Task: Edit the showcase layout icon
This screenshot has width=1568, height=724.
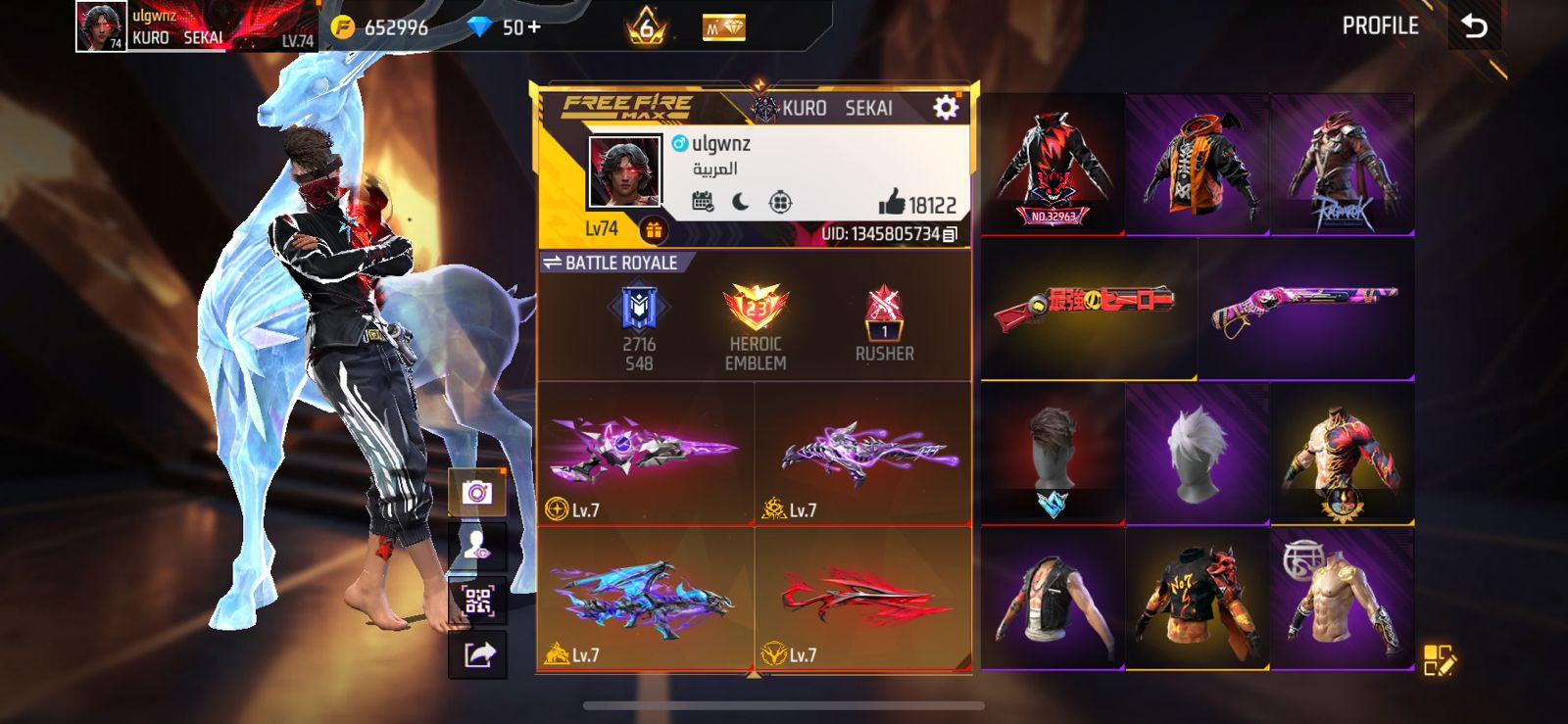Action: [x=1440, y=660]
